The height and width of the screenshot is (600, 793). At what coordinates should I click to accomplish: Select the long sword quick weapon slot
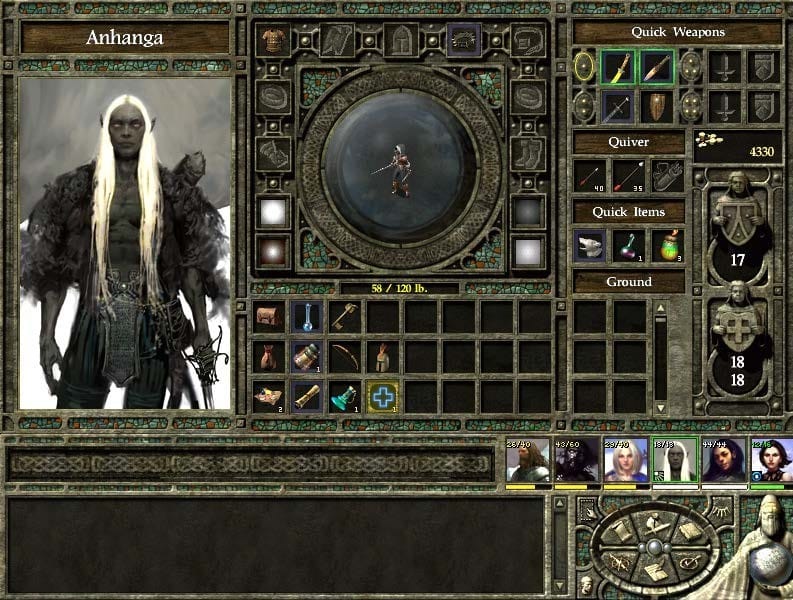[x=619, y=105]
